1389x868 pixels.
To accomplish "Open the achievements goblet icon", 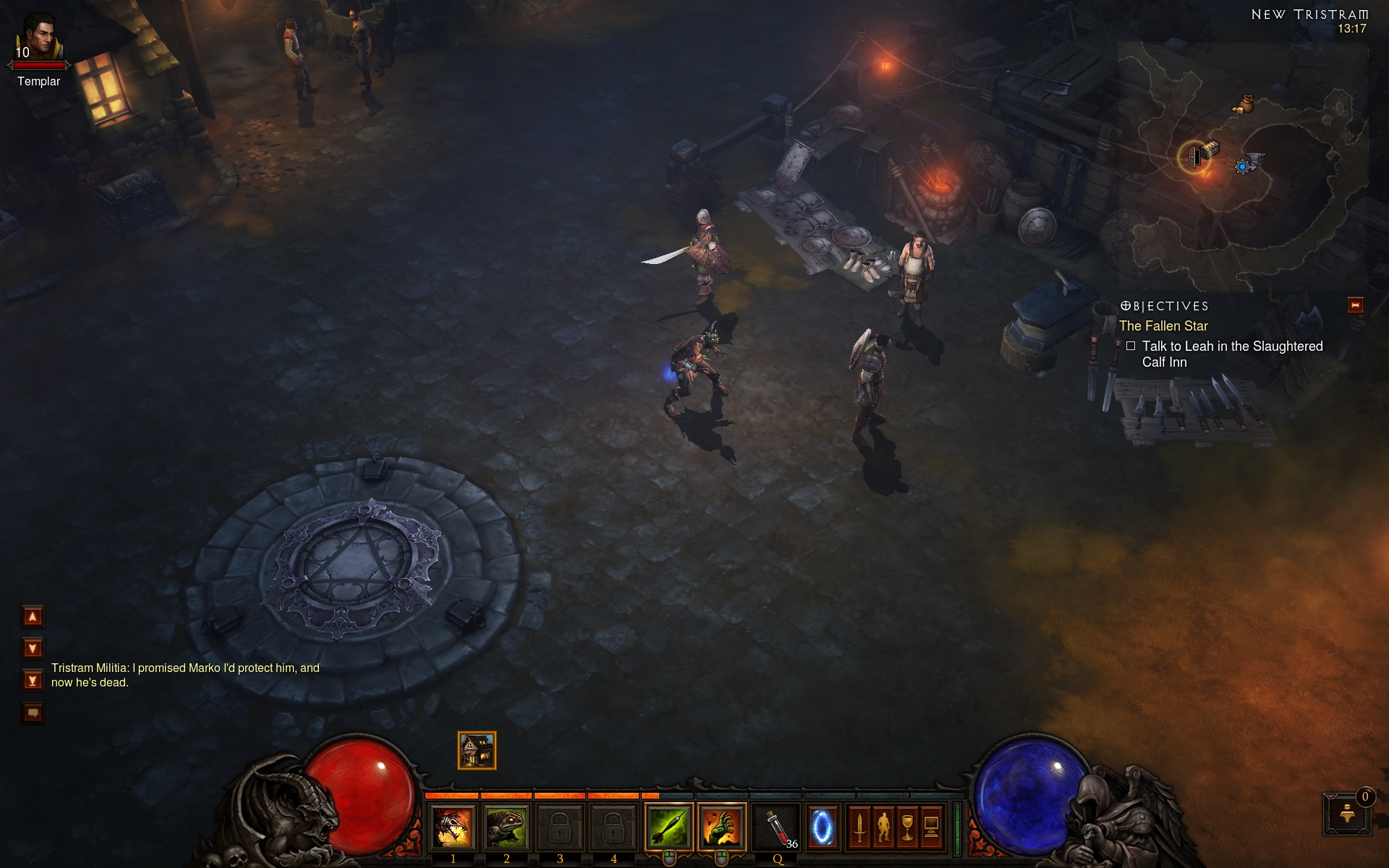I will (x=907, y=827).
